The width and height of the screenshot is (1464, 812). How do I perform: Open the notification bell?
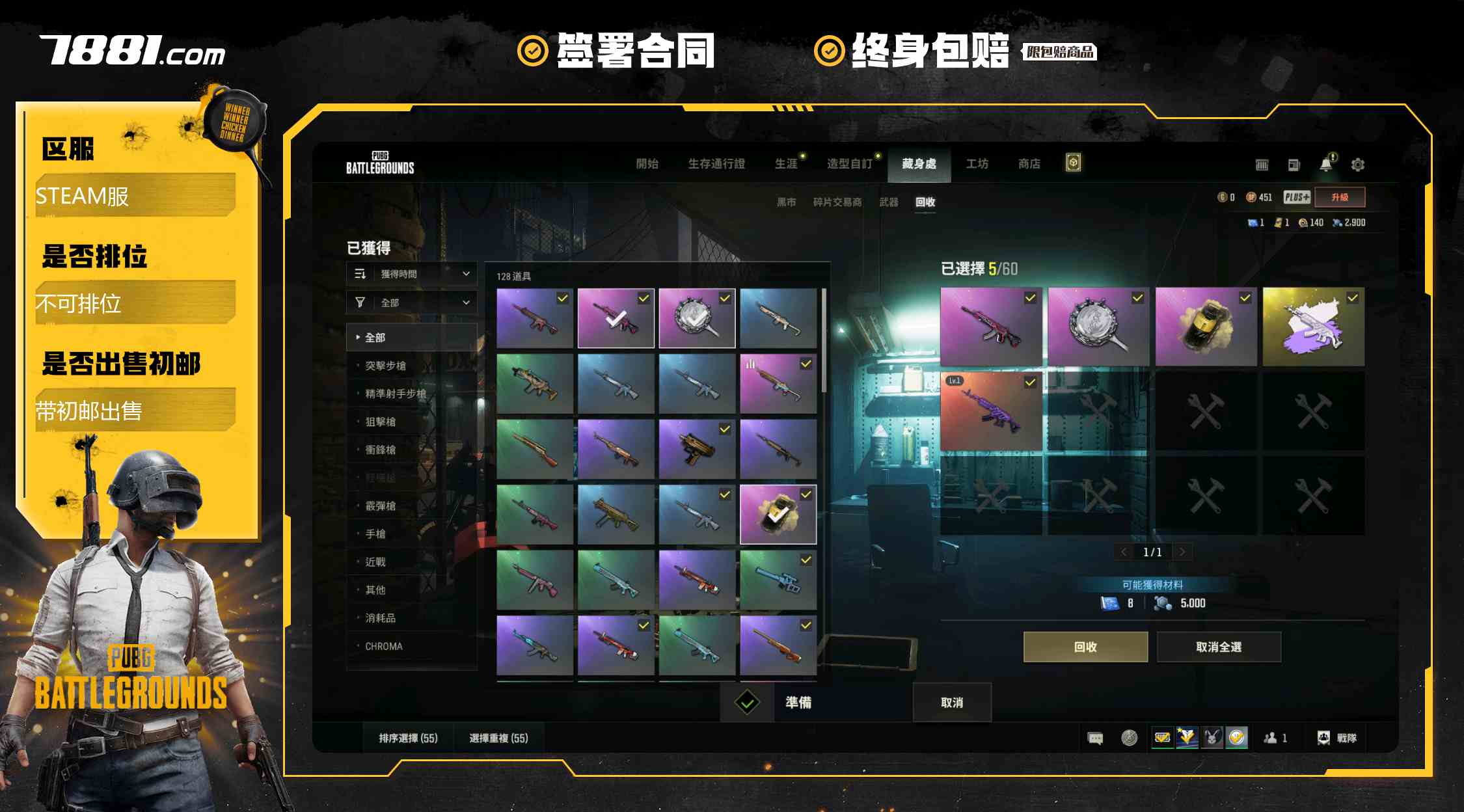1326,165
